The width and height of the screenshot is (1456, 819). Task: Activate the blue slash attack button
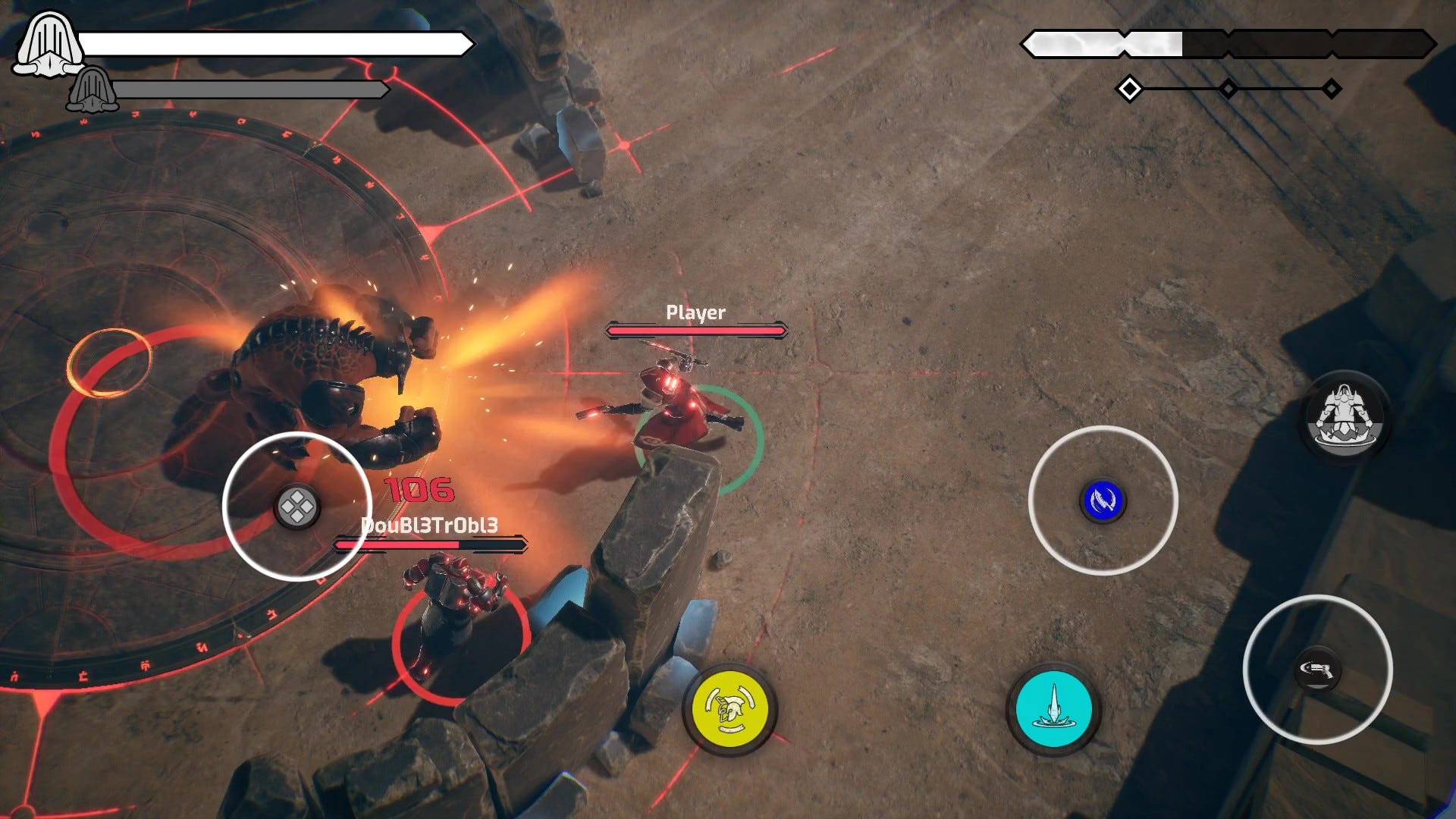coord(1103,500)
